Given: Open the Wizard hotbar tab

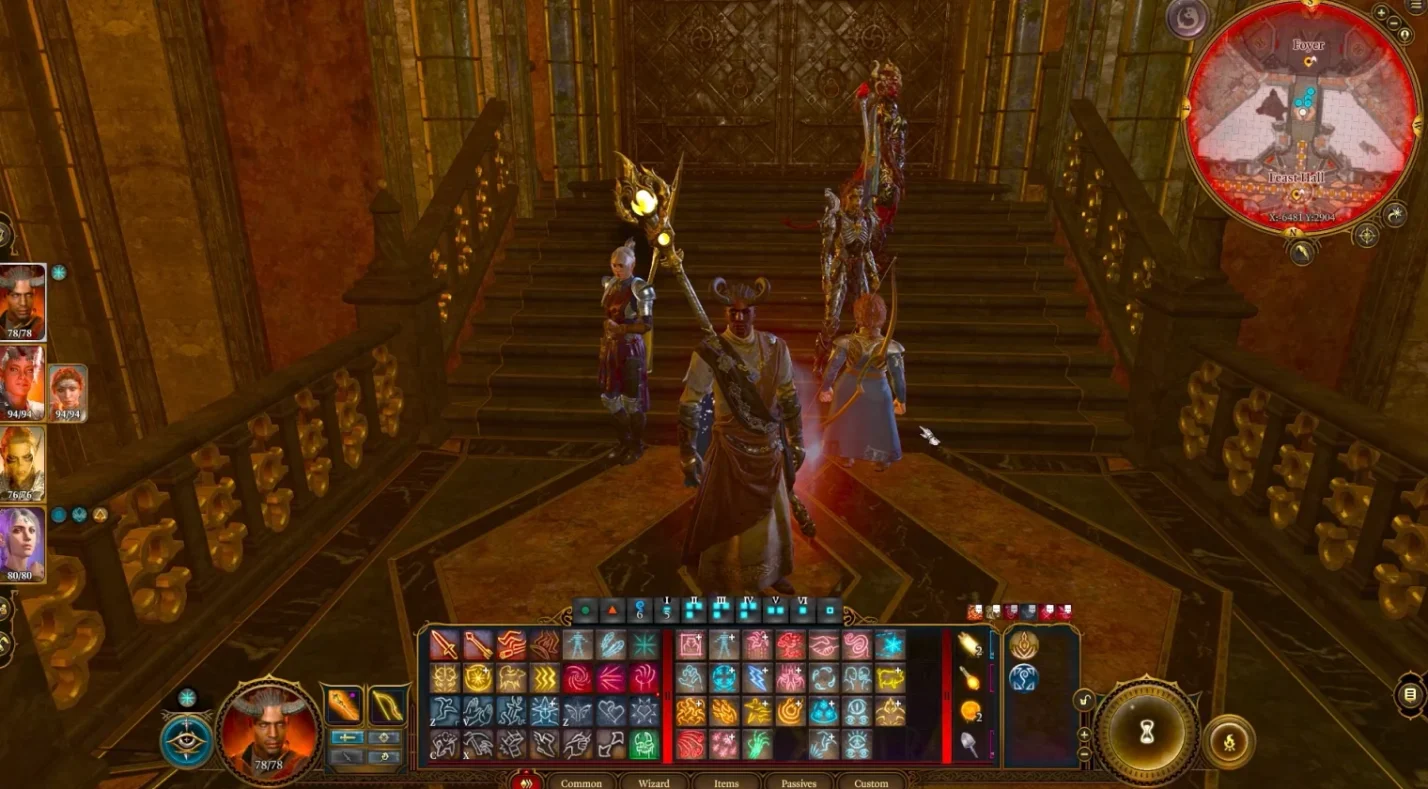Looking at the screenshot, I should [x=654, y=782].
